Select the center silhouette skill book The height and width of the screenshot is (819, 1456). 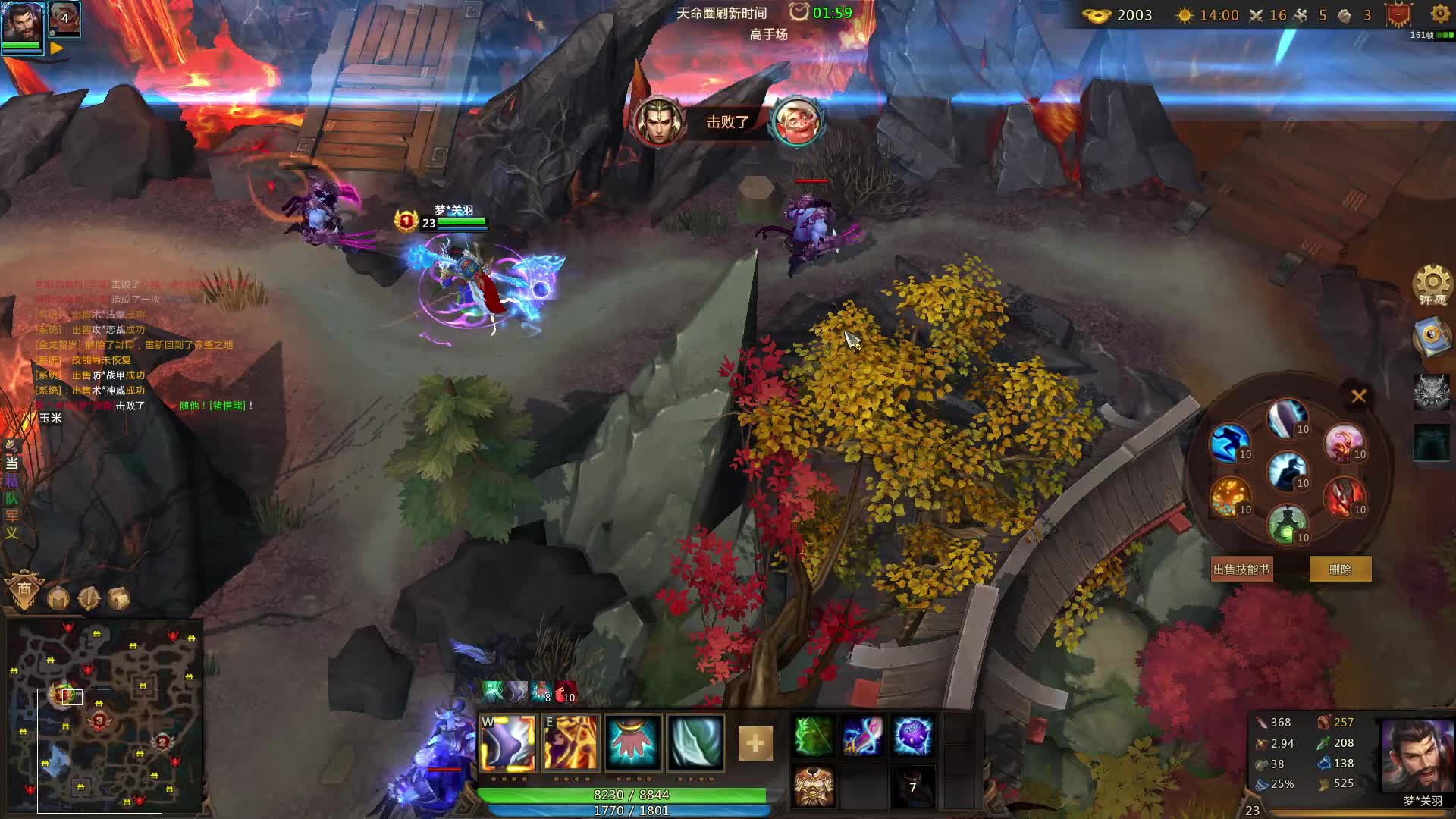(1286, 470)
